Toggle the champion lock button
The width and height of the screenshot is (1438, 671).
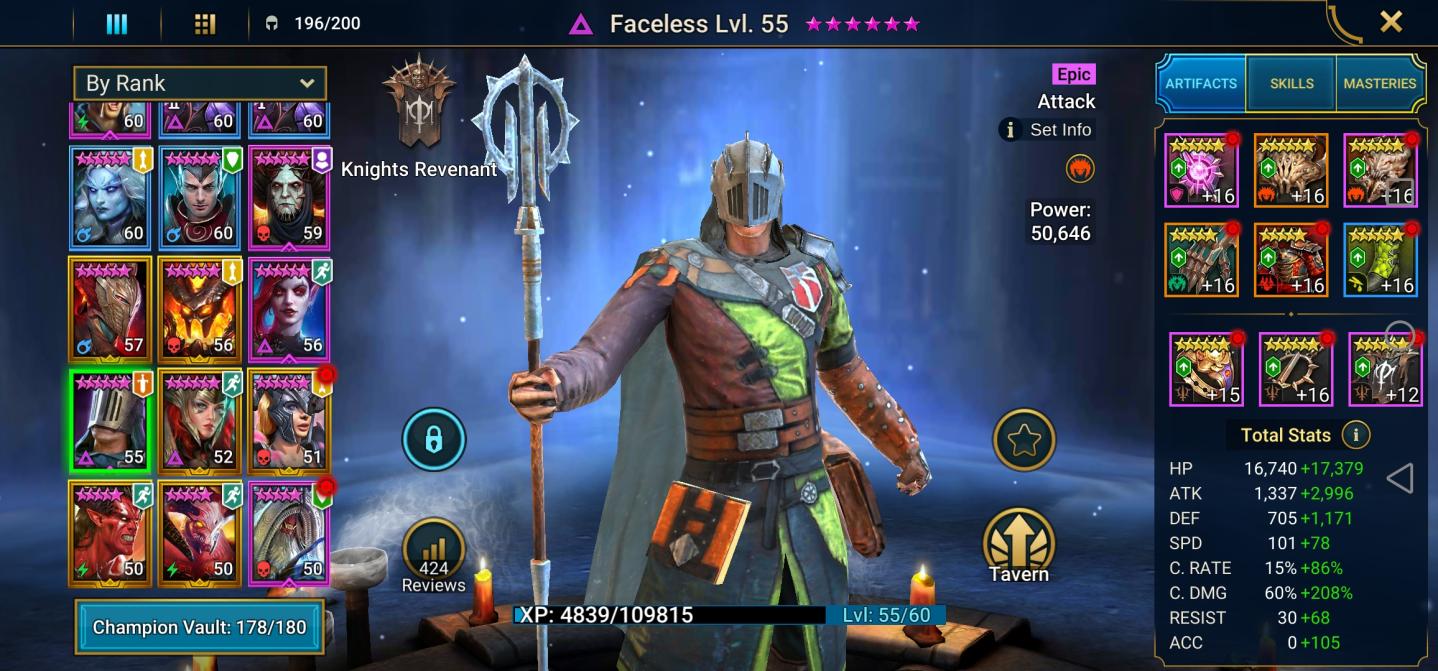click(433, 439)
